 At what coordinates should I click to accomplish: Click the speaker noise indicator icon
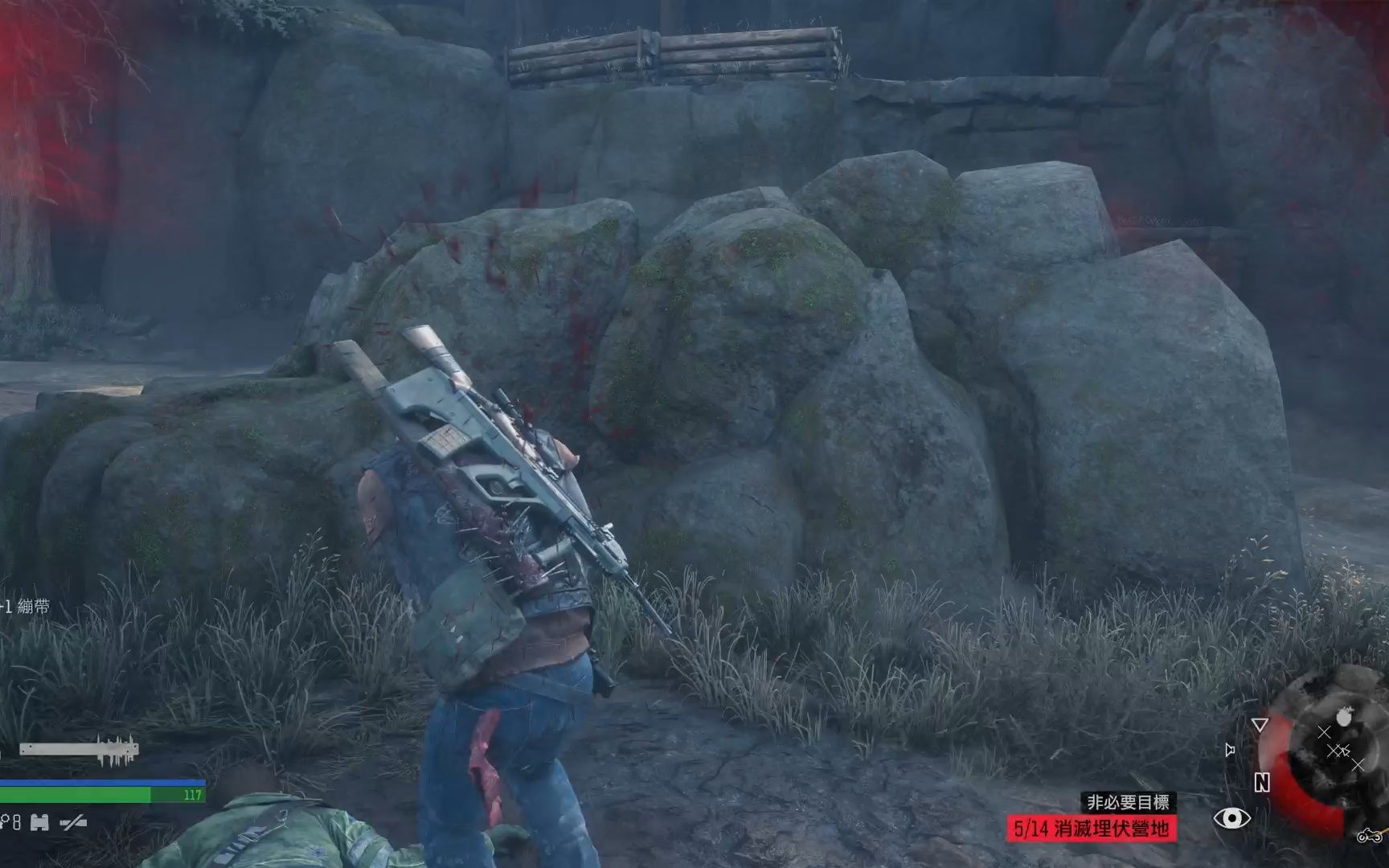coord(1229,750)
